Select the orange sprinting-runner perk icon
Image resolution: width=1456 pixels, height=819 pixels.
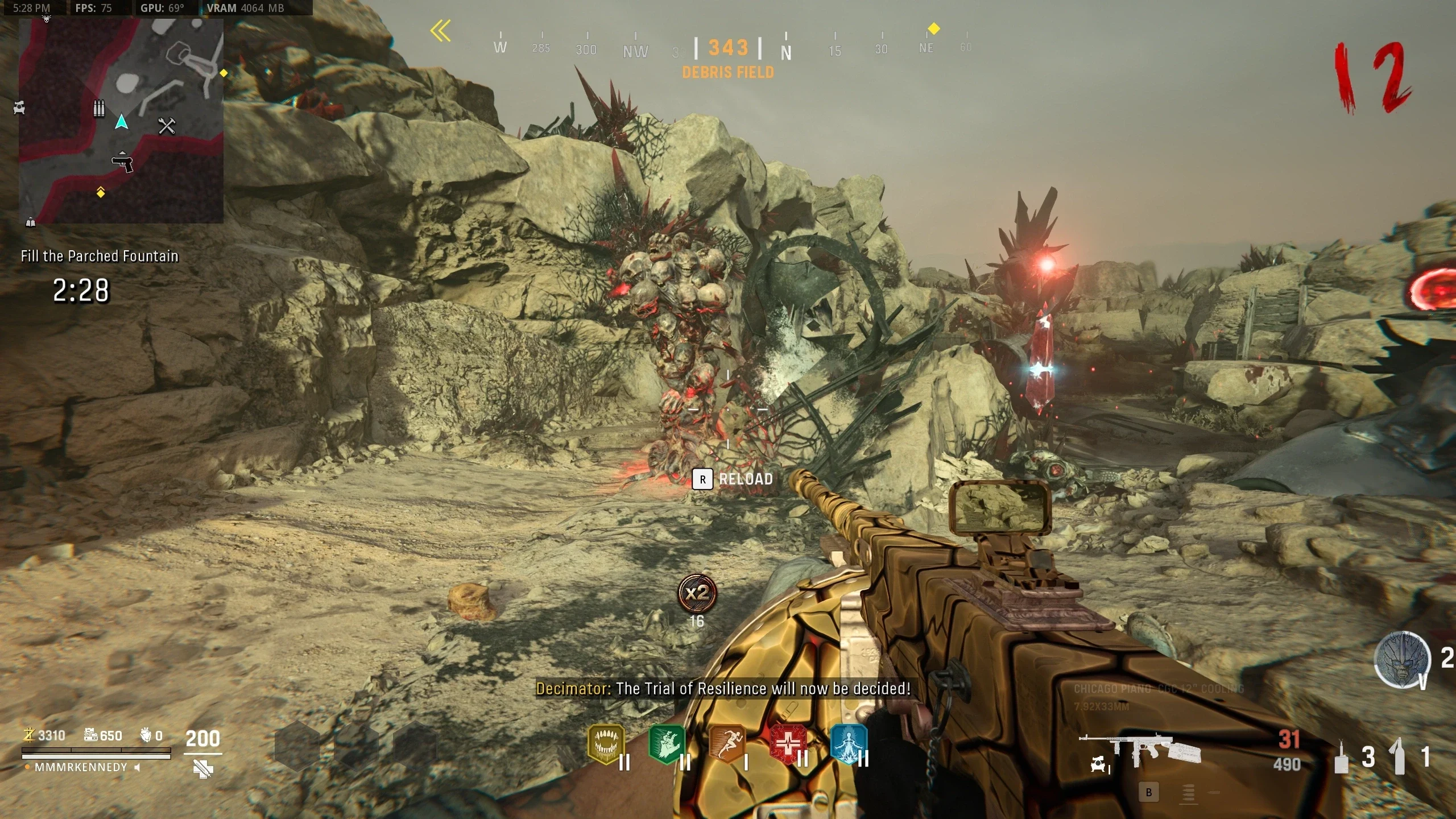727,744
